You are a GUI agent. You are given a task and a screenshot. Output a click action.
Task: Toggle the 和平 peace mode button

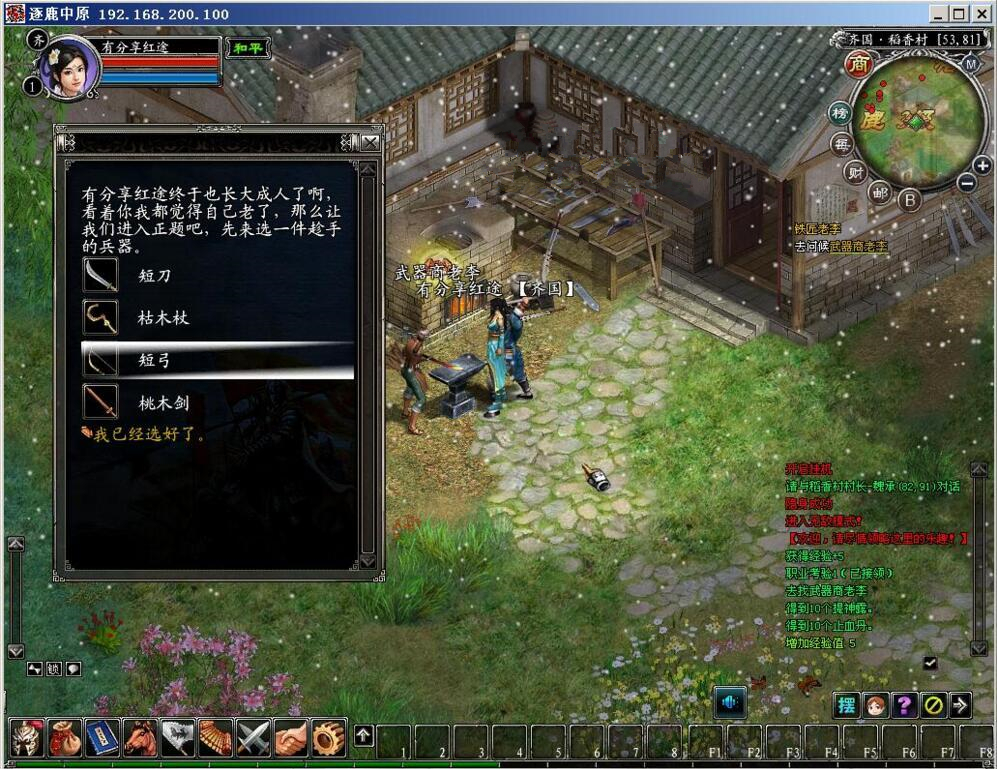(247, 48)
